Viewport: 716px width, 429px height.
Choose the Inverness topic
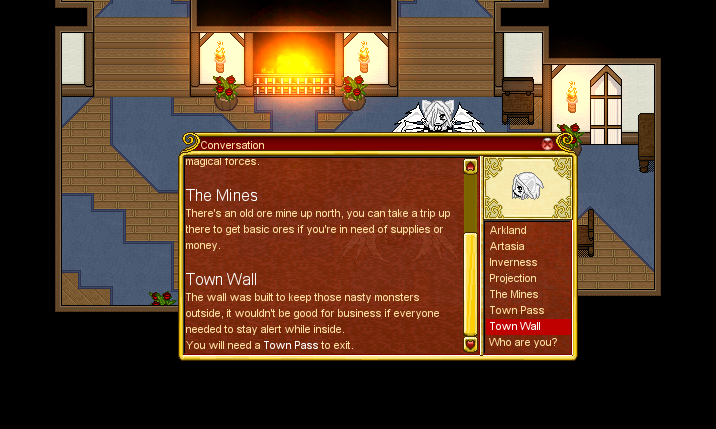coord(513,262)
